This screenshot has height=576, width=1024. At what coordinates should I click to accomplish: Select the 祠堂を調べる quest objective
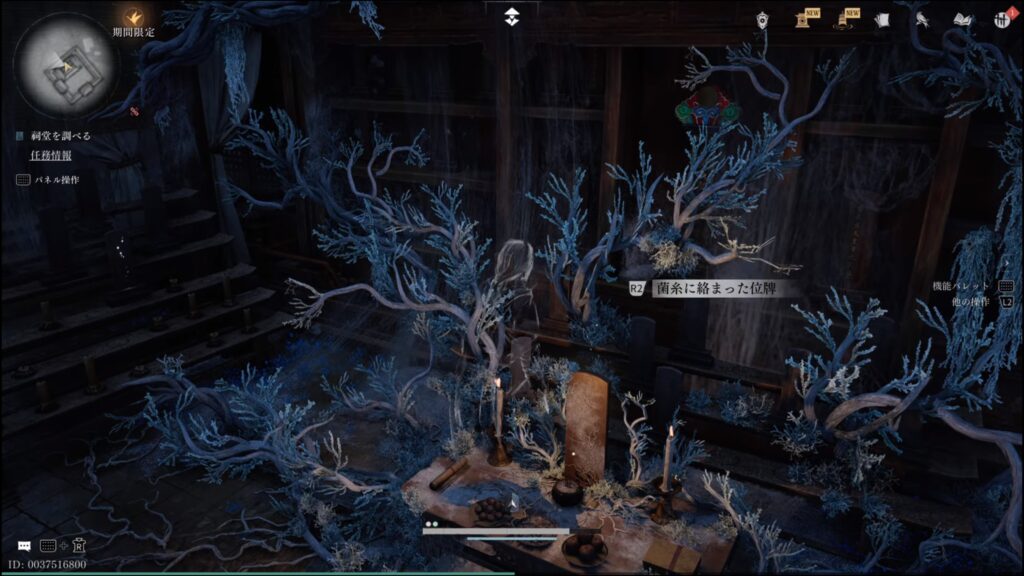pyautogui.click(x=62, y=136)
